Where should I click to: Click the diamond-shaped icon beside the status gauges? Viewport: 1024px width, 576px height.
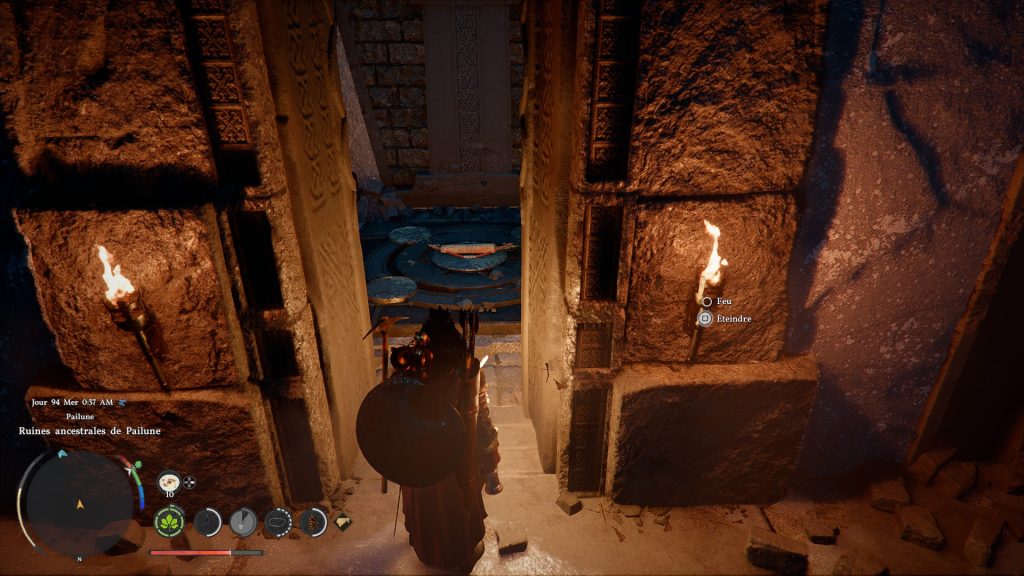point(342,520)
